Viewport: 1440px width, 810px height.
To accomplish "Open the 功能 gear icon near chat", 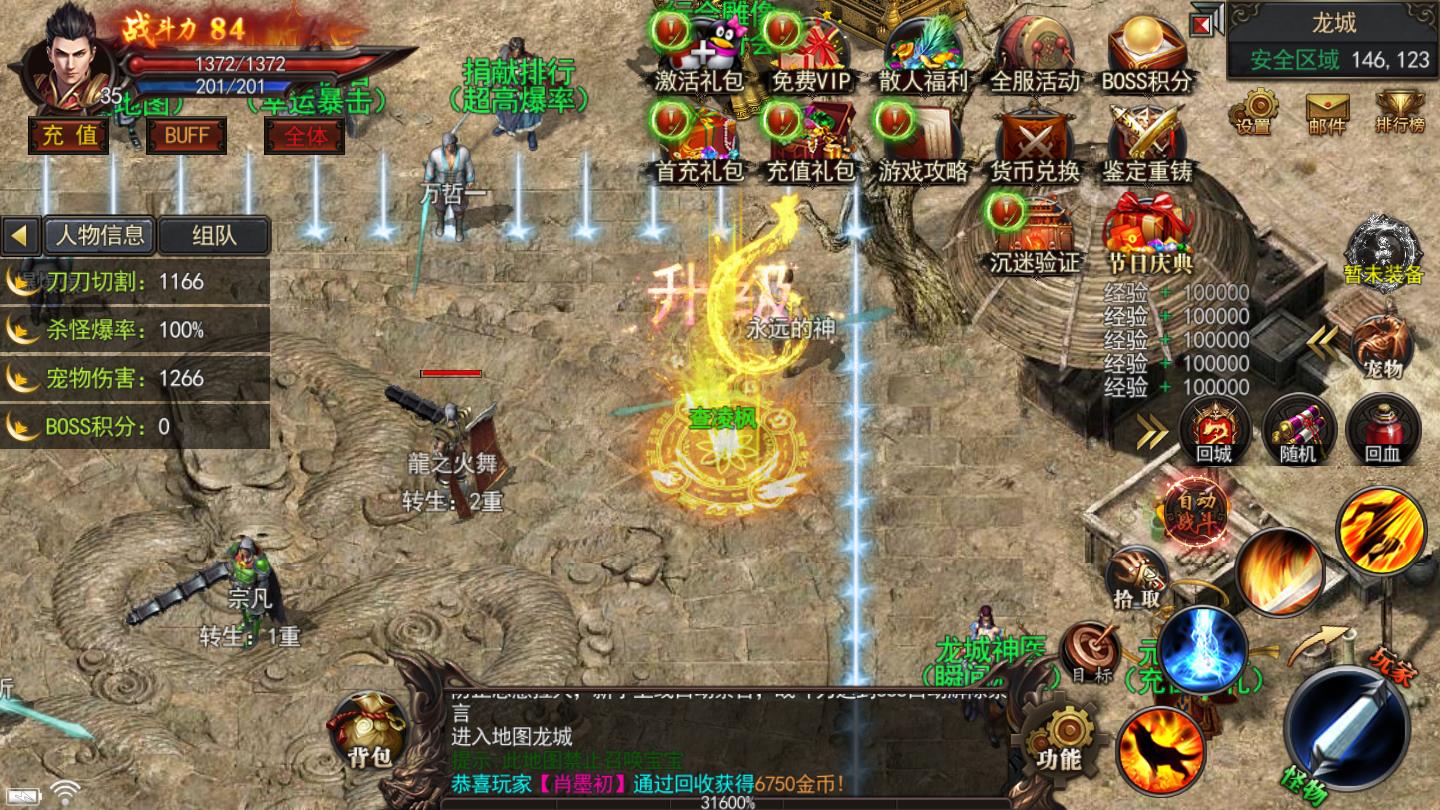I will pos(1060,735).
